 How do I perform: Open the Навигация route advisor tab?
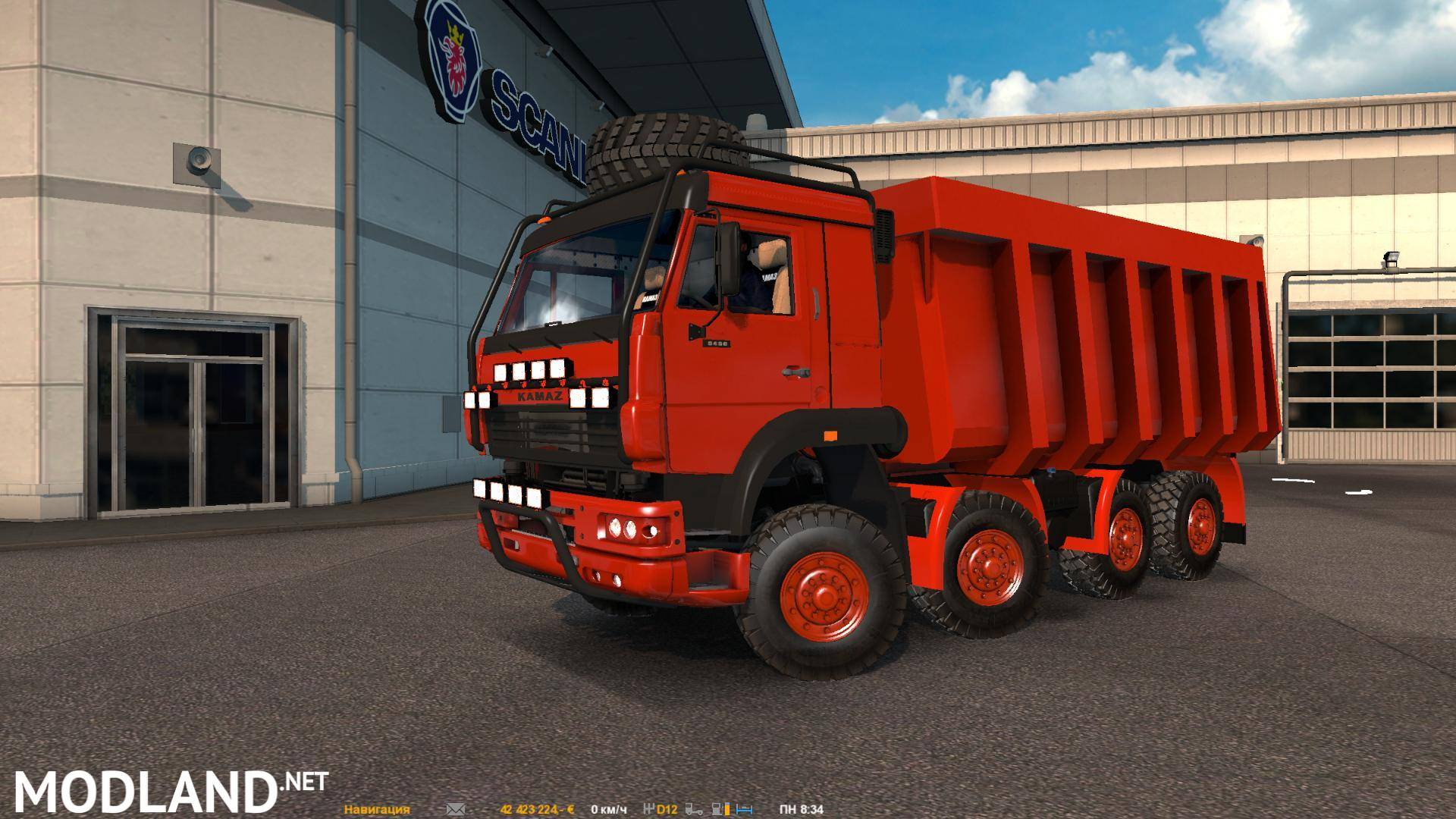tap(377, 809)
